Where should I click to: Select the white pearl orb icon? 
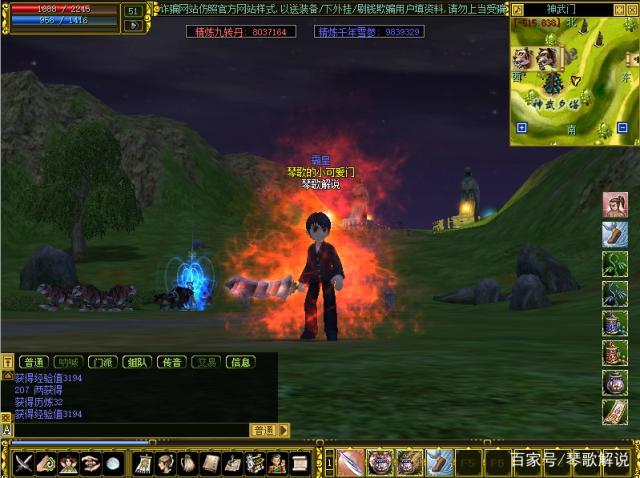click(x=113, y=463)
